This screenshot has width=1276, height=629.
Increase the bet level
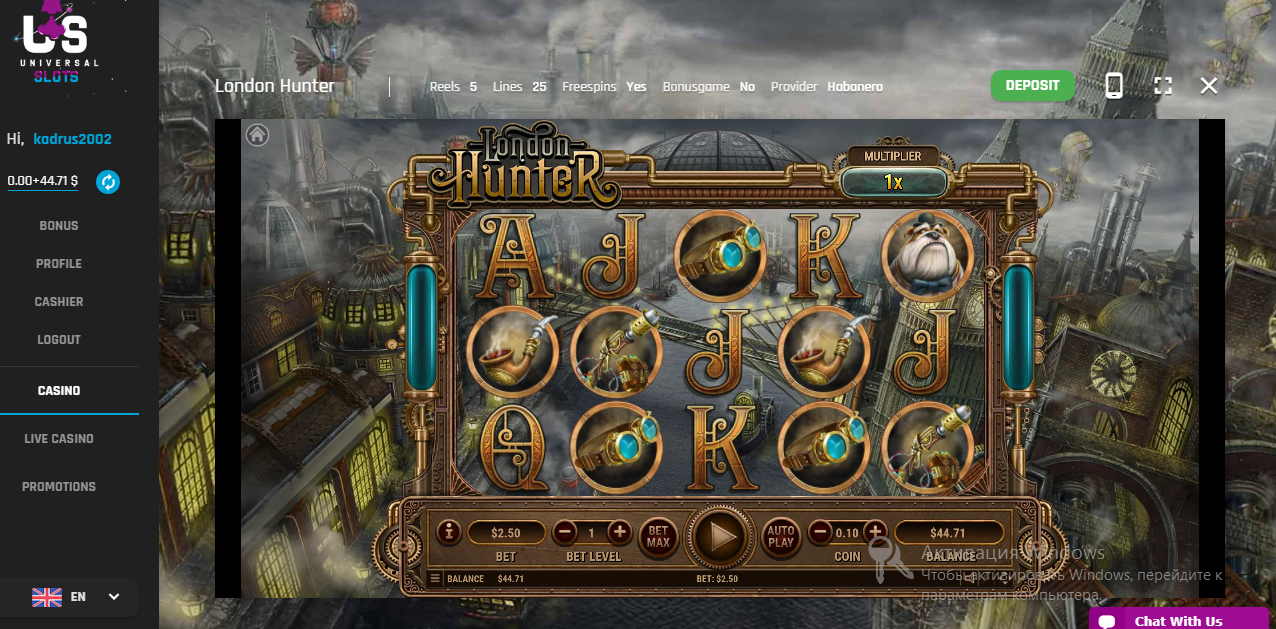tap(619, 533)
